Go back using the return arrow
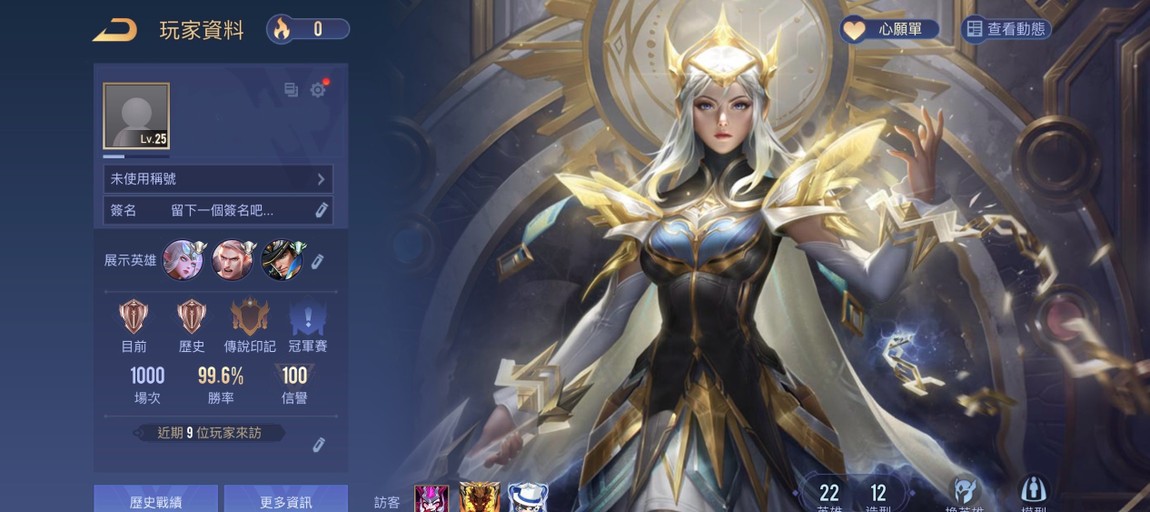 (x=115, y=30)
